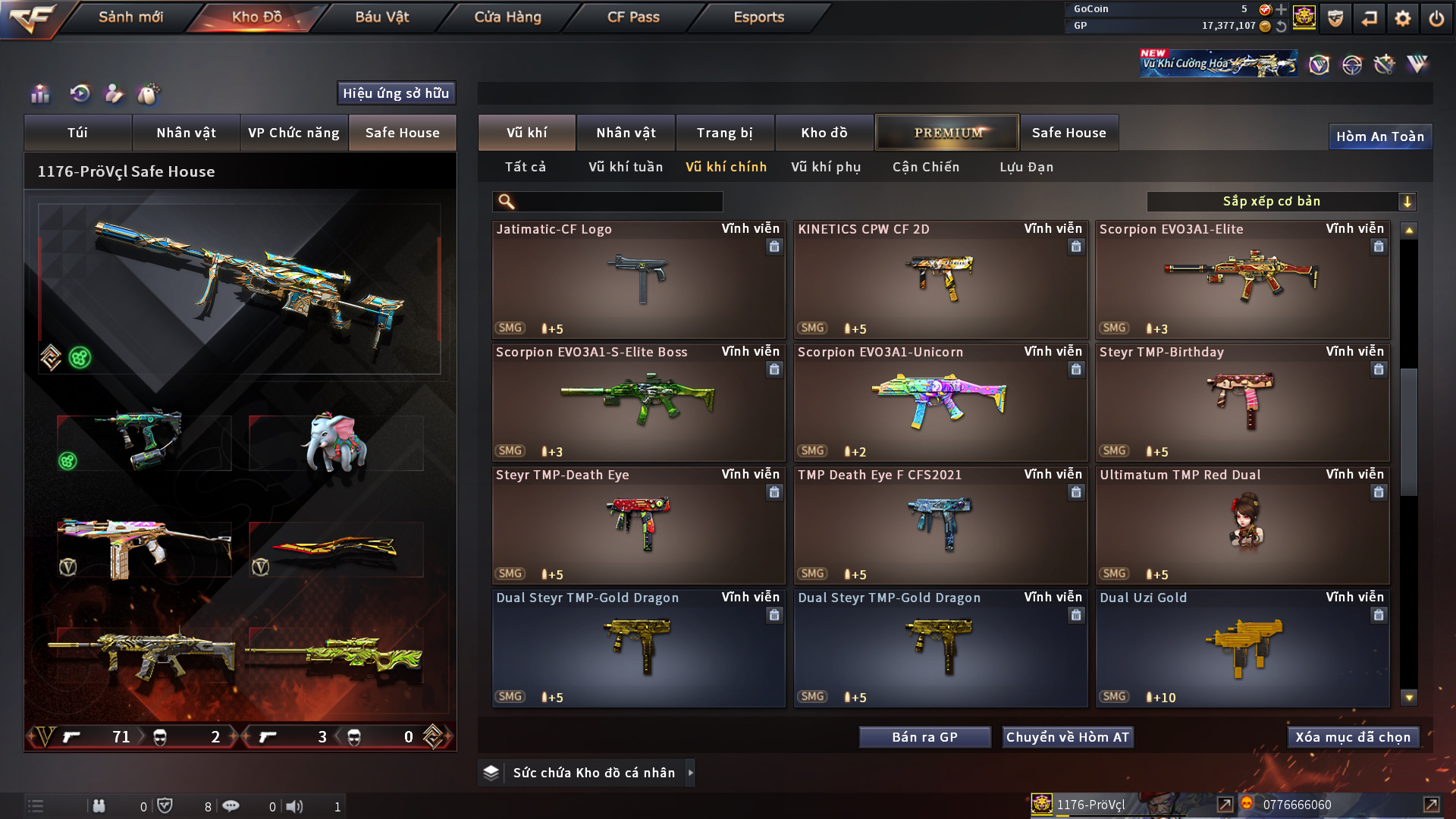Image resolution: width=1456 pixels, height=819 pixels.
Task: Open the Cửa Hàng shop menu
Action: (x=507, y=17)
